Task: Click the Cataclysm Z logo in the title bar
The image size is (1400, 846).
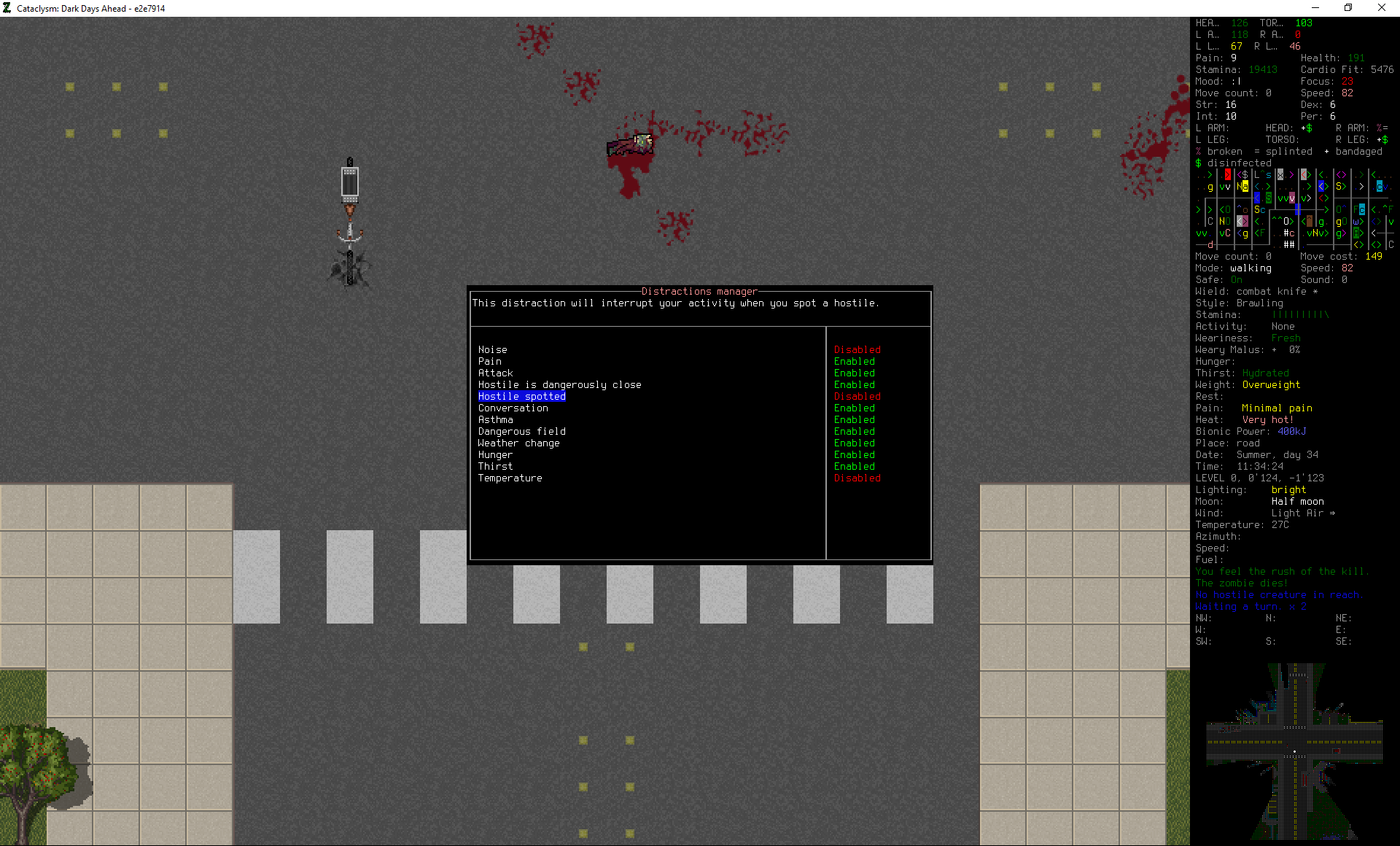Action: (7, 8)
